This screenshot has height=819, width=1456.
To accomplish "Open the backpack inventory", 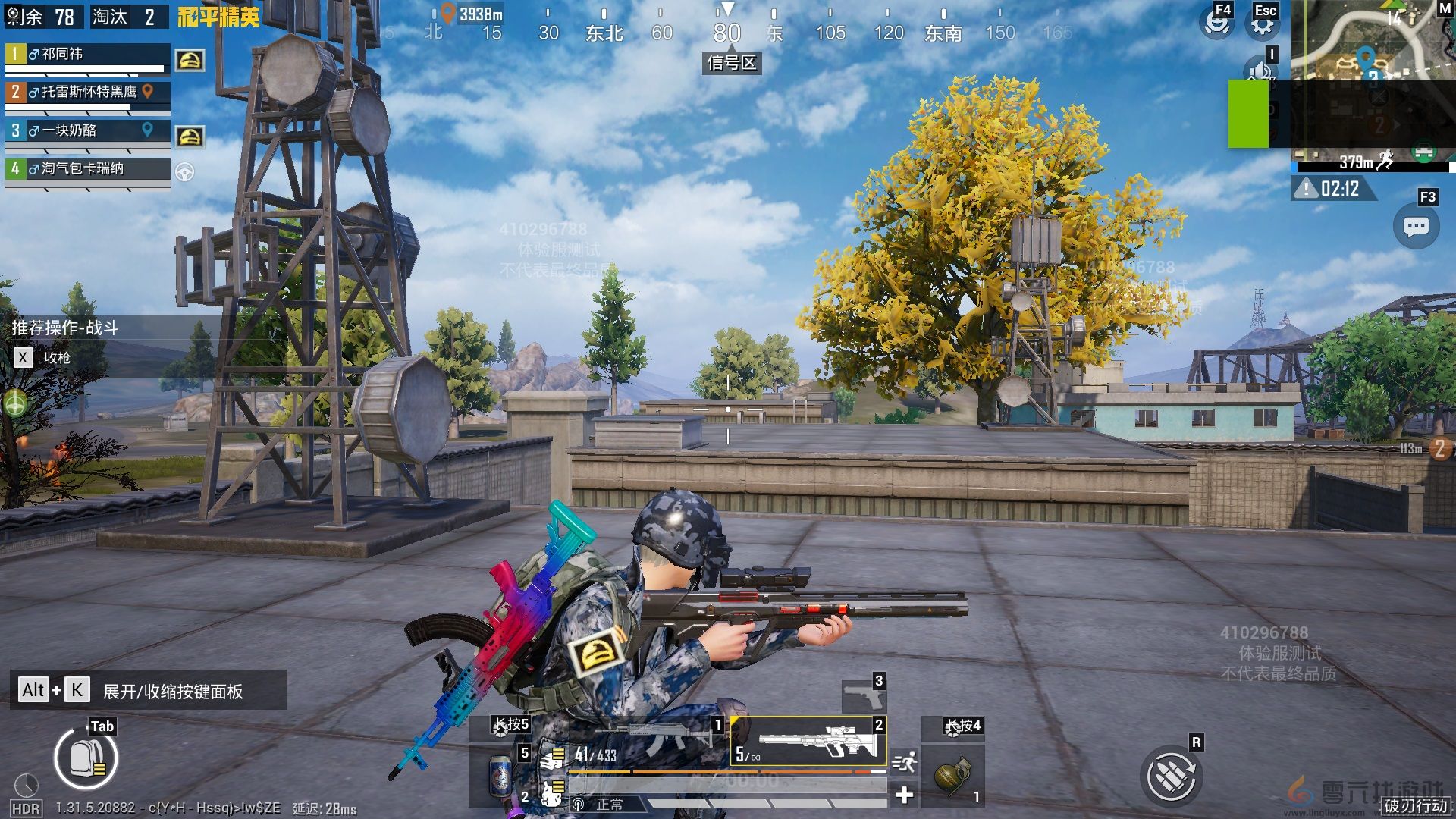I will (86, 758).
